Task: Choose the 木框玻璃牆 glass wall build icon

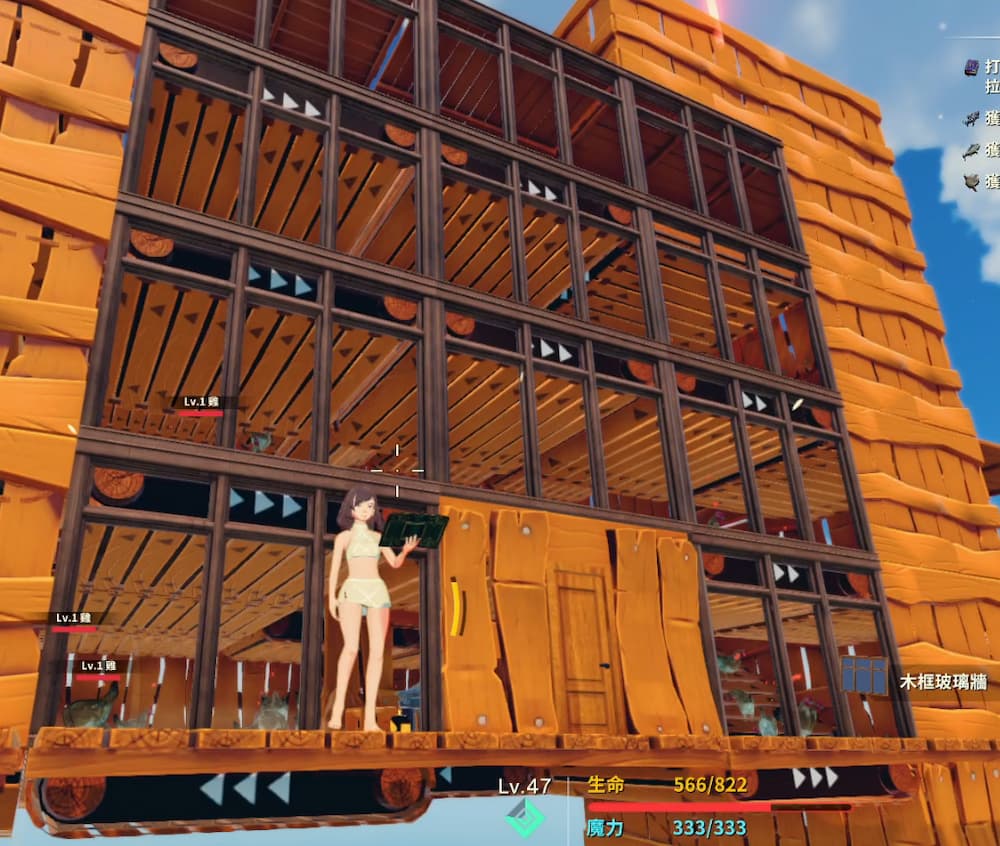Action: pos(863,676)
